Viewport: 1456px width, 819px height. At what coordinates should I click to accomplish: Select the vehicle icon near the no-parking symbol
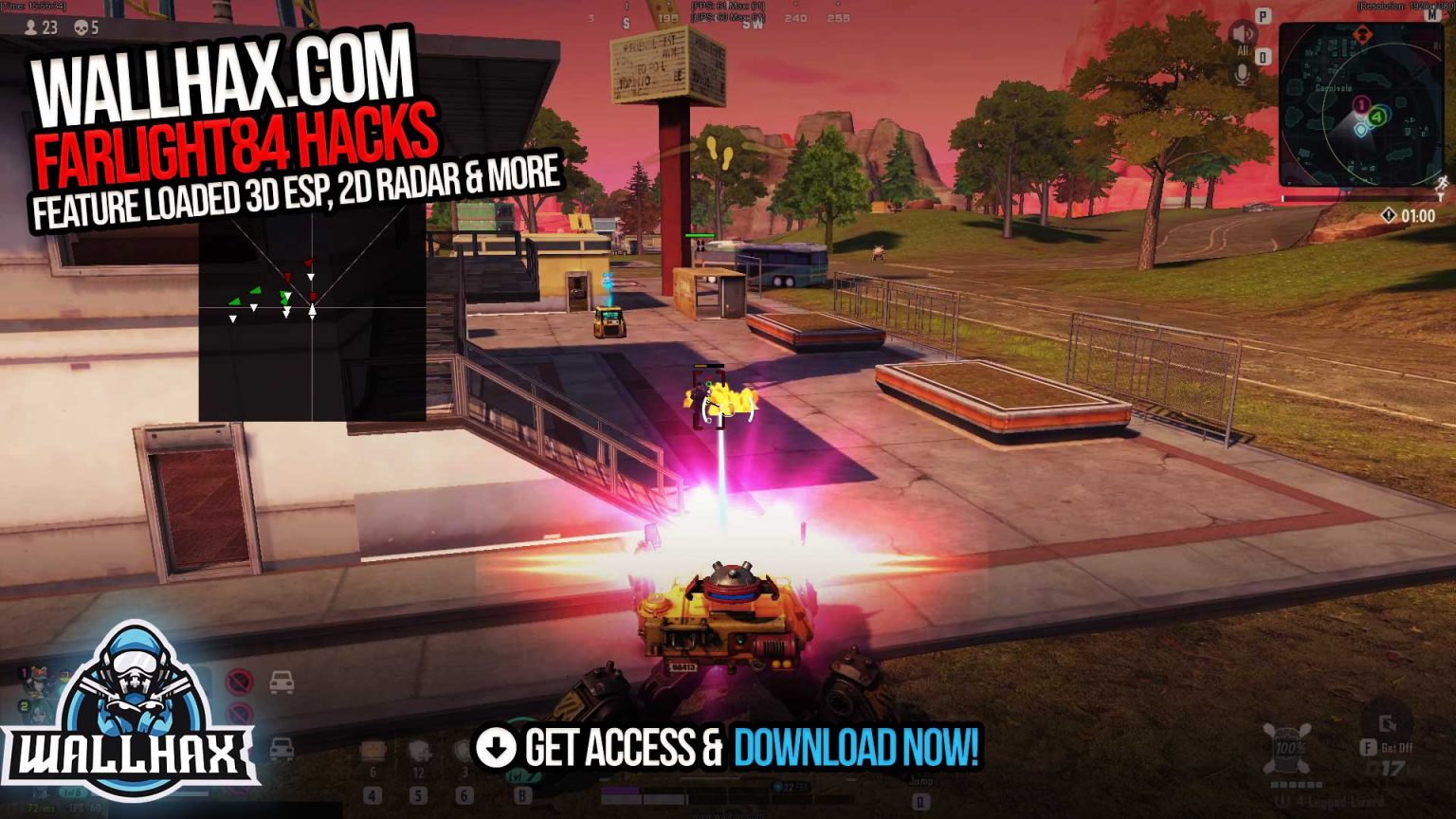(x=282, y=682)
